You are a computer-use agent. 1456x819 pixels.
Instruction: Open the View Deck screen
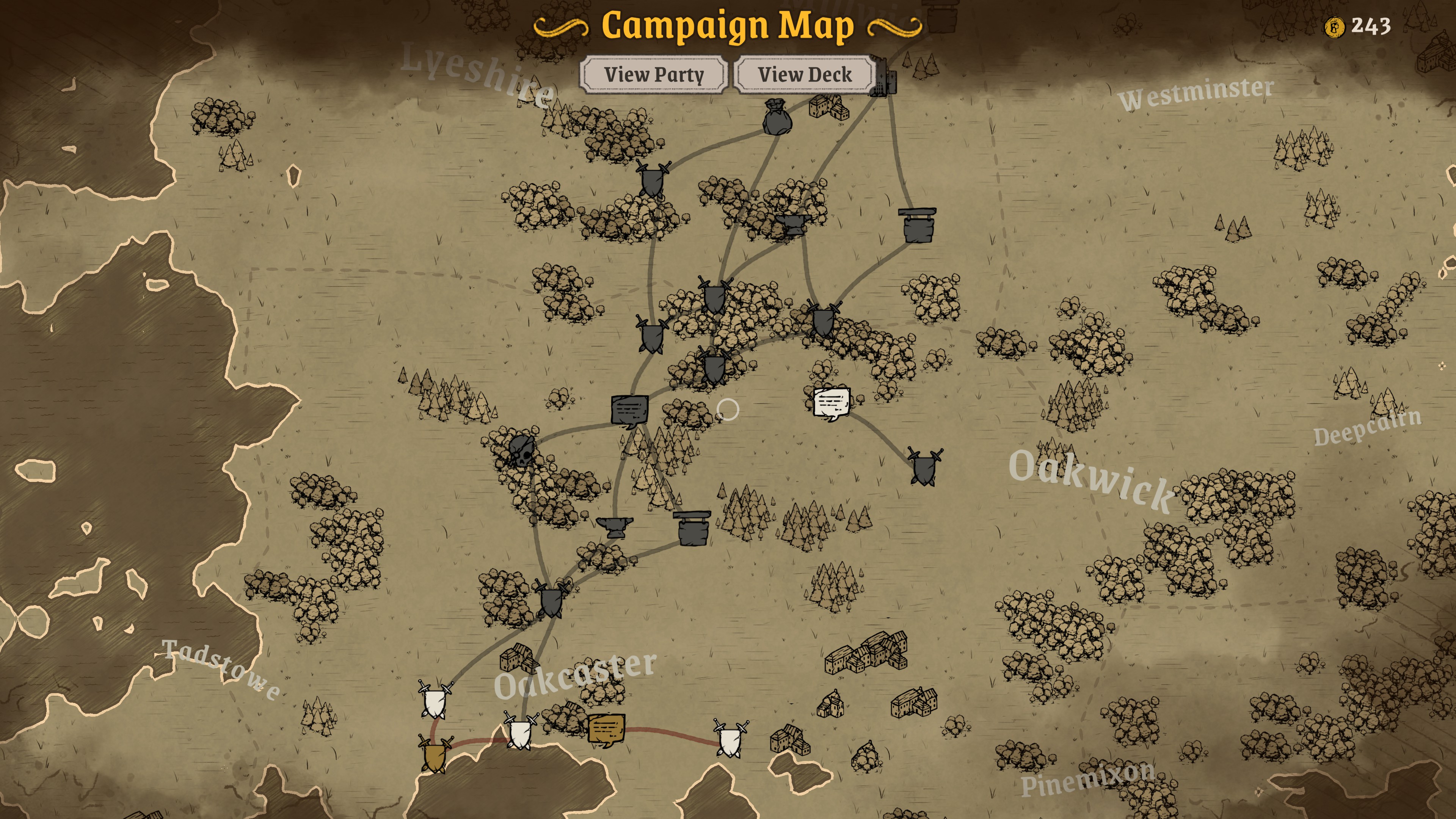pos(804,74)
